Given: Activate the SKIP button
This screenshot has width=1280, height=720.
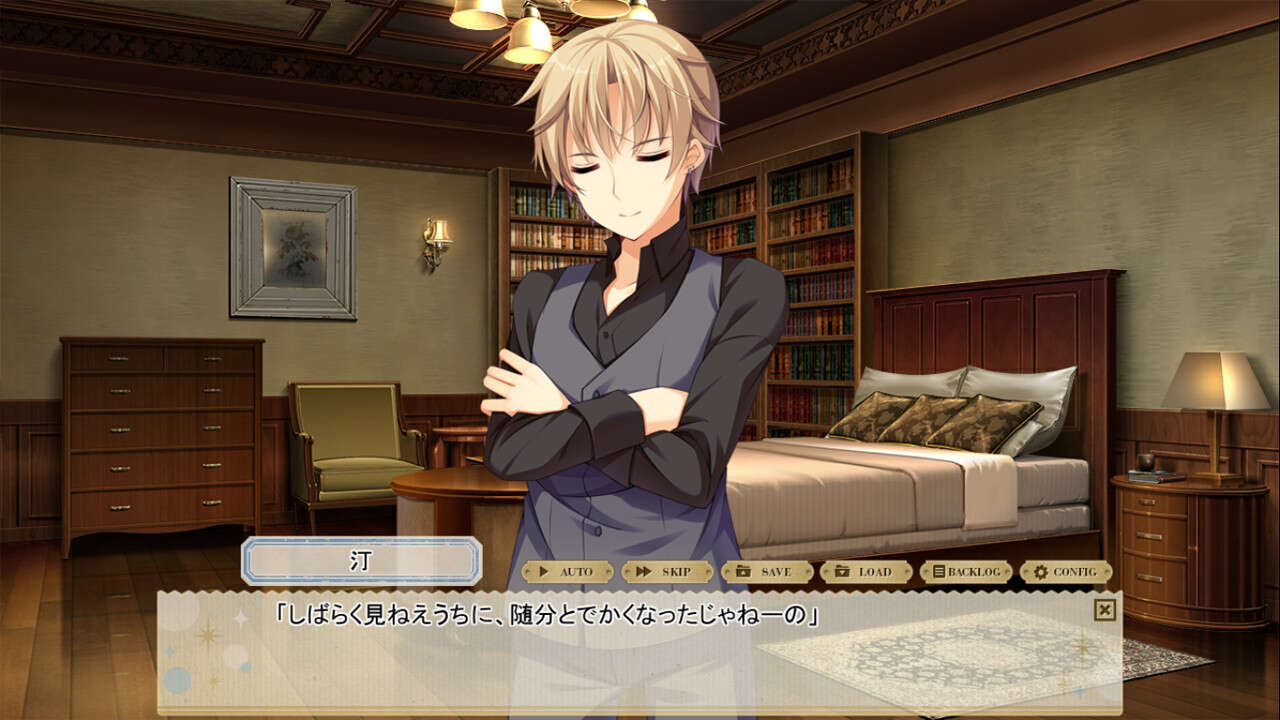Looking at the screenshot, I should click(667, 572).
